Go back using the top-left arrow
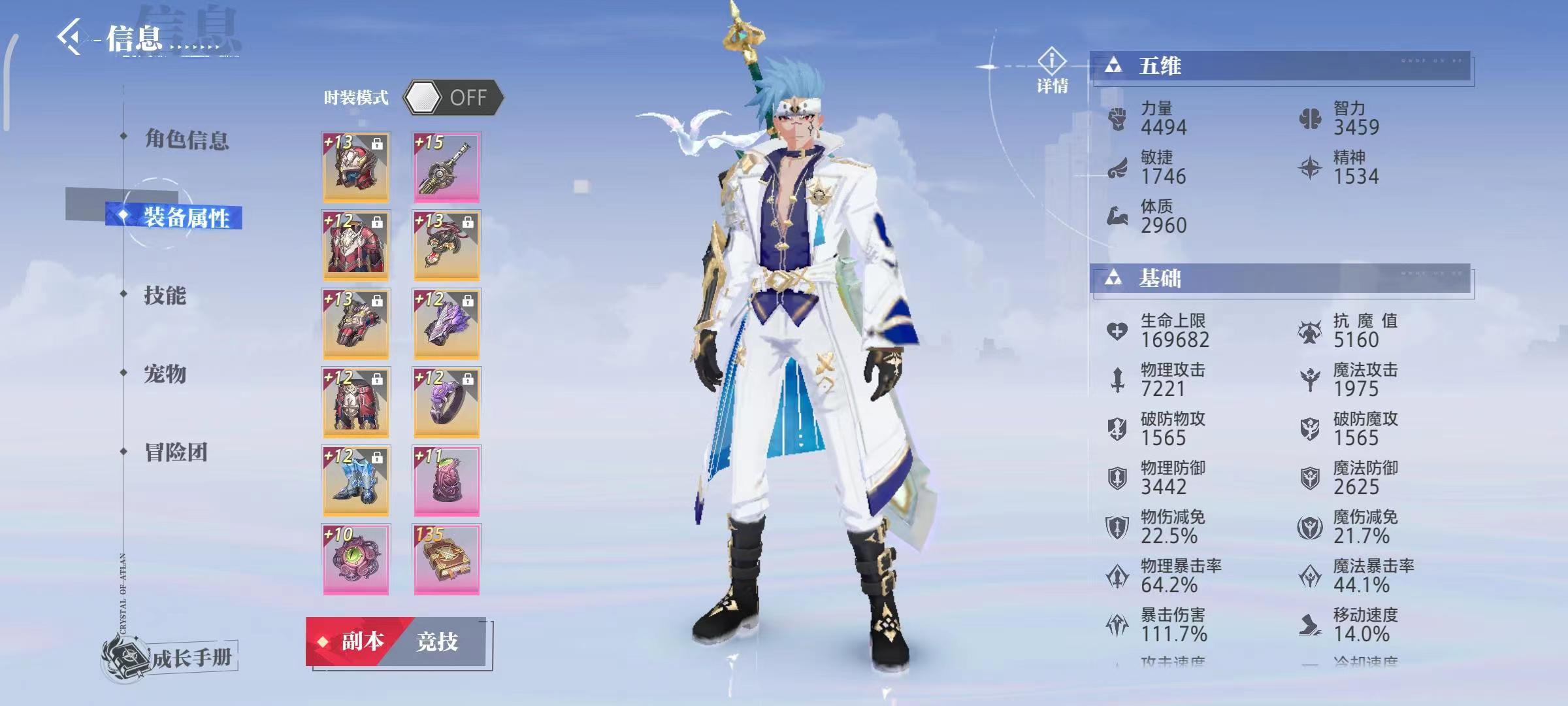The image size is (1568, 706). (x=71, y=37)
